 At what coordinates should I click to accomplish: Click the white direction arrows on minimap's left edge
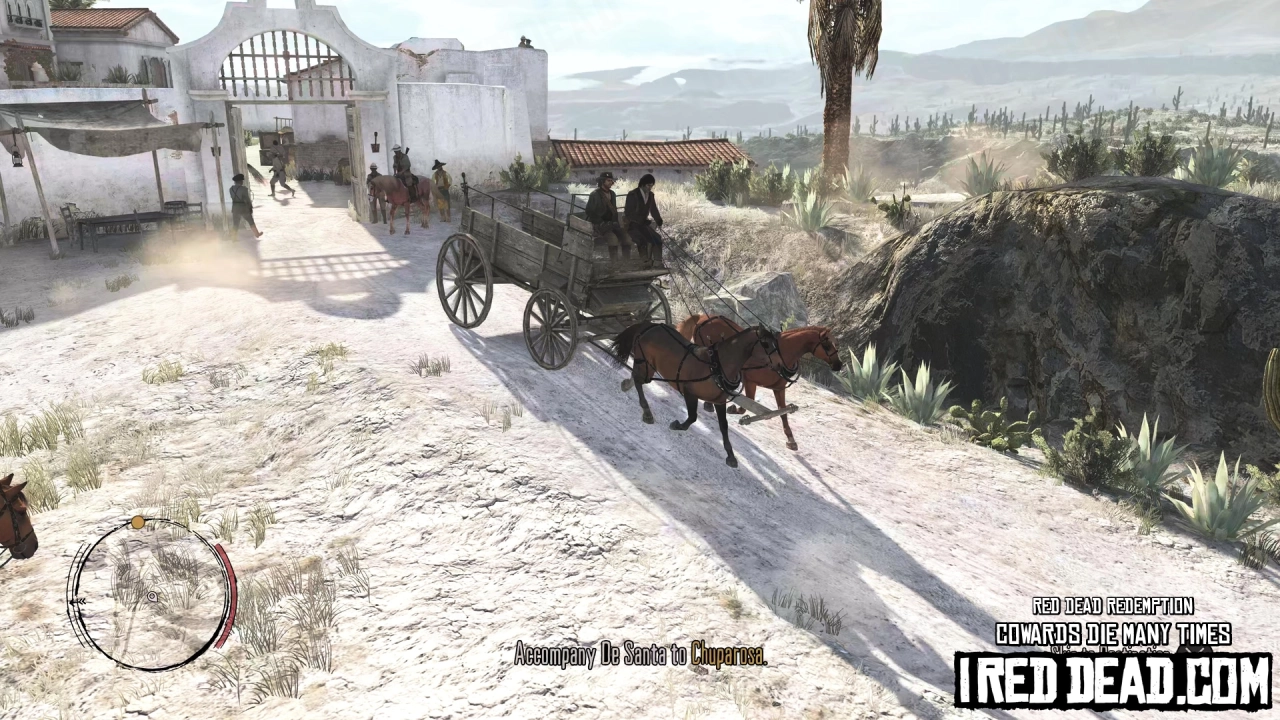pyautogui.click(x=77, y=601)
